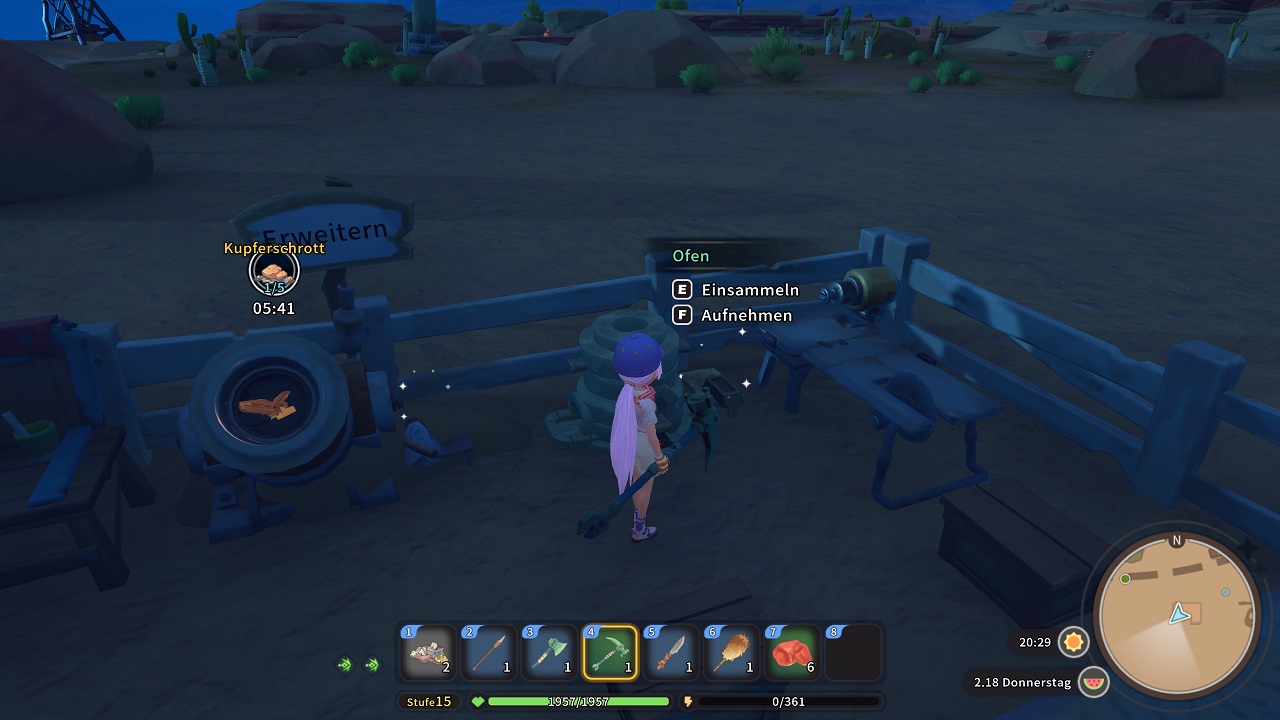This screenshot has height=720, width=1280.
Task: Click the Kupferschrott production progress icon
Action: coord(274,272)
